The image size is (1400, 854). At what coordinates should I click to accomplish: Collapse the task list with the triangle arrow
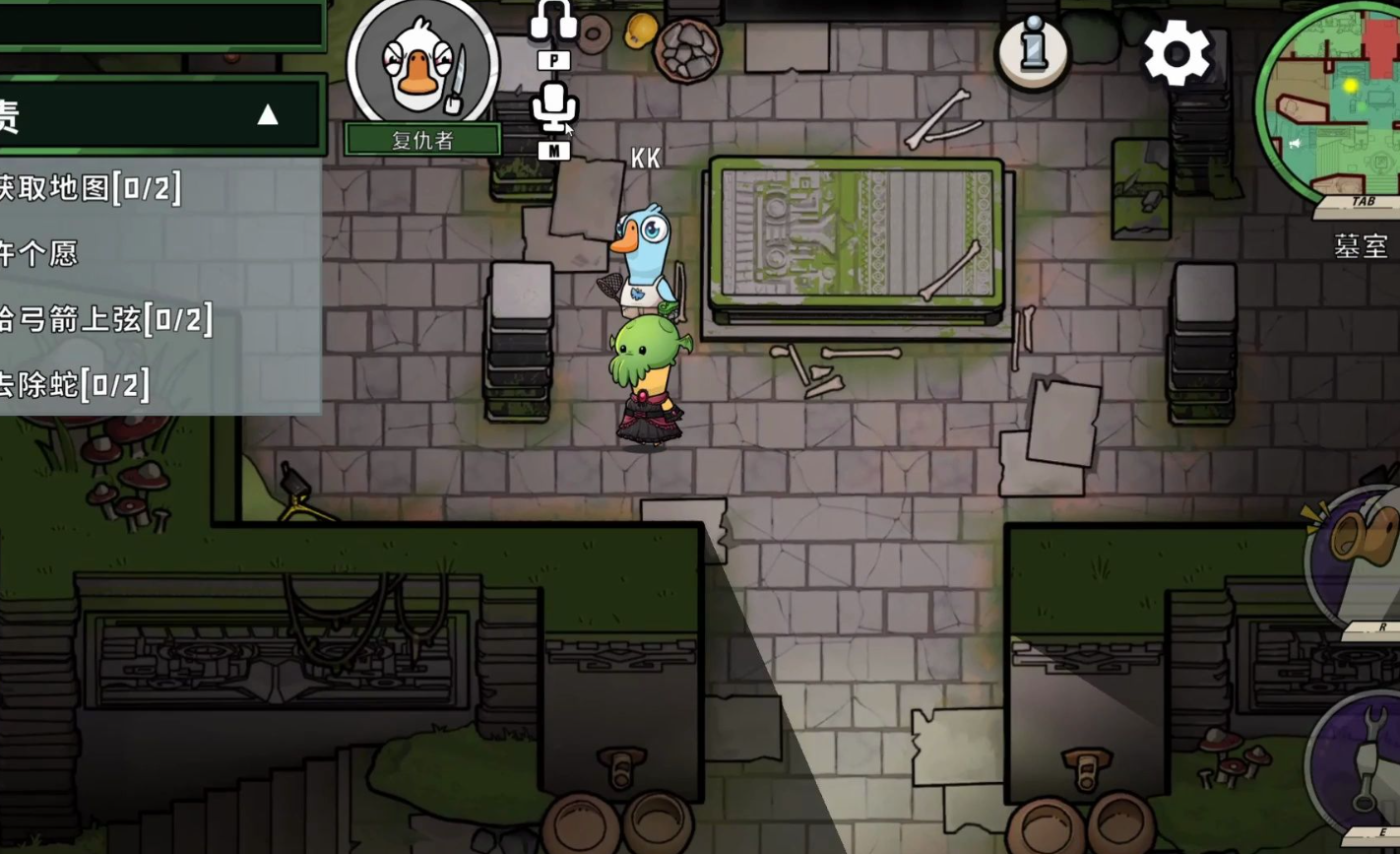coord(268,115)
